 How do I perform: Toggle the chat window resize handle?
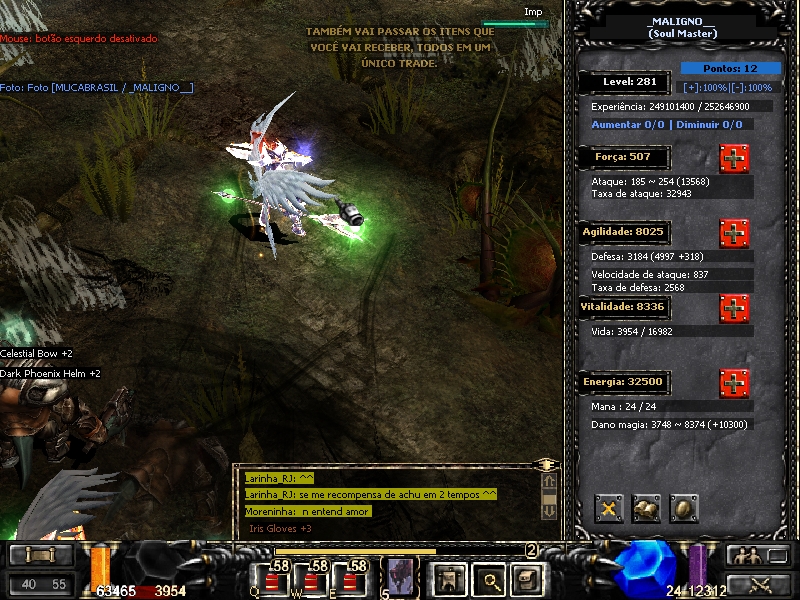coord(546,465)
